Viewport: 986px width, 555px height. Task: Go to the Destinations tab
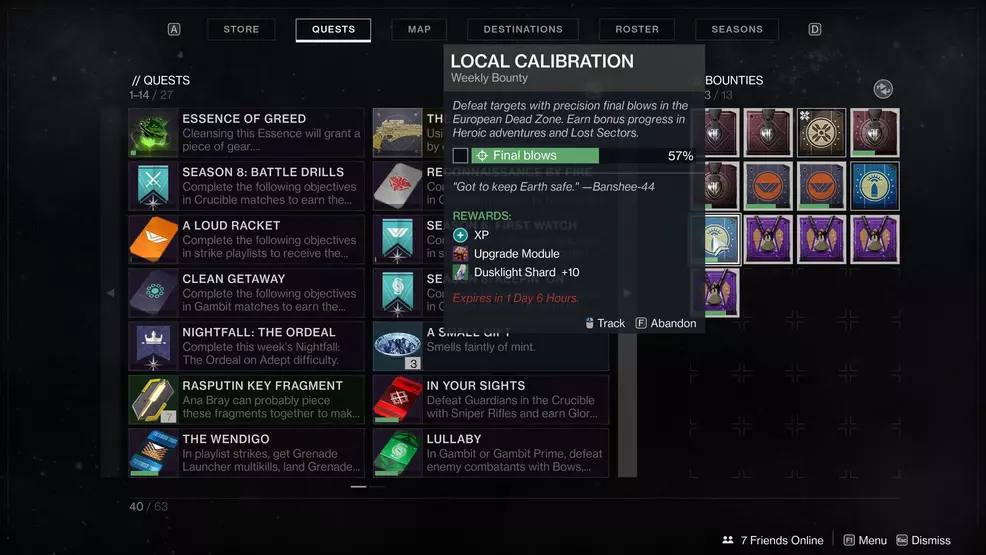(523, 30)
